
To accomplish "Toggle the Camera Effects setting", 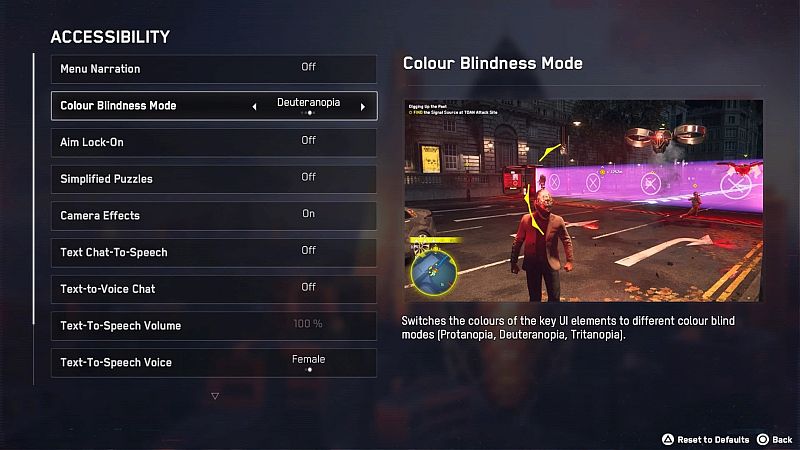I will [x=213, y=215].
